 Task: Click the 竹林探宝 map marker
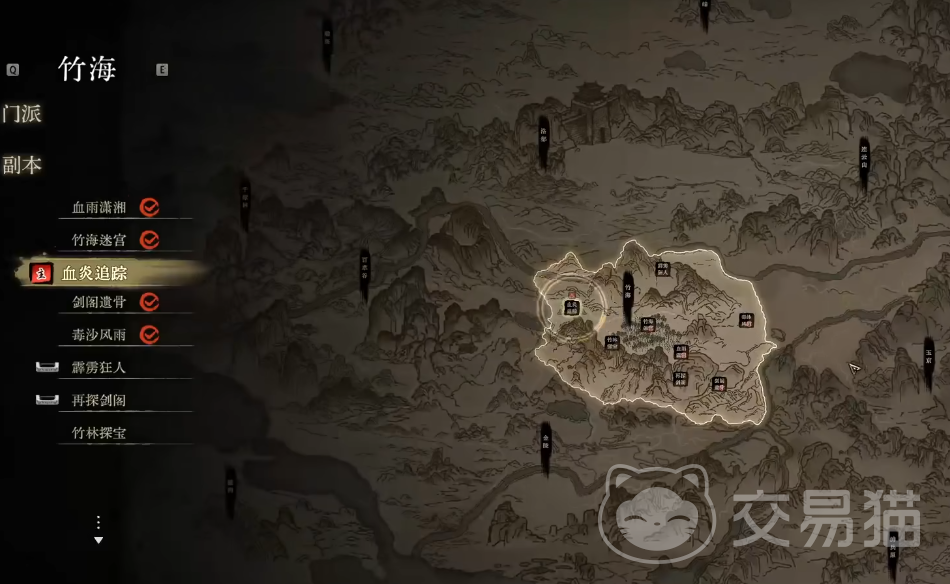[x=613, y=343]
